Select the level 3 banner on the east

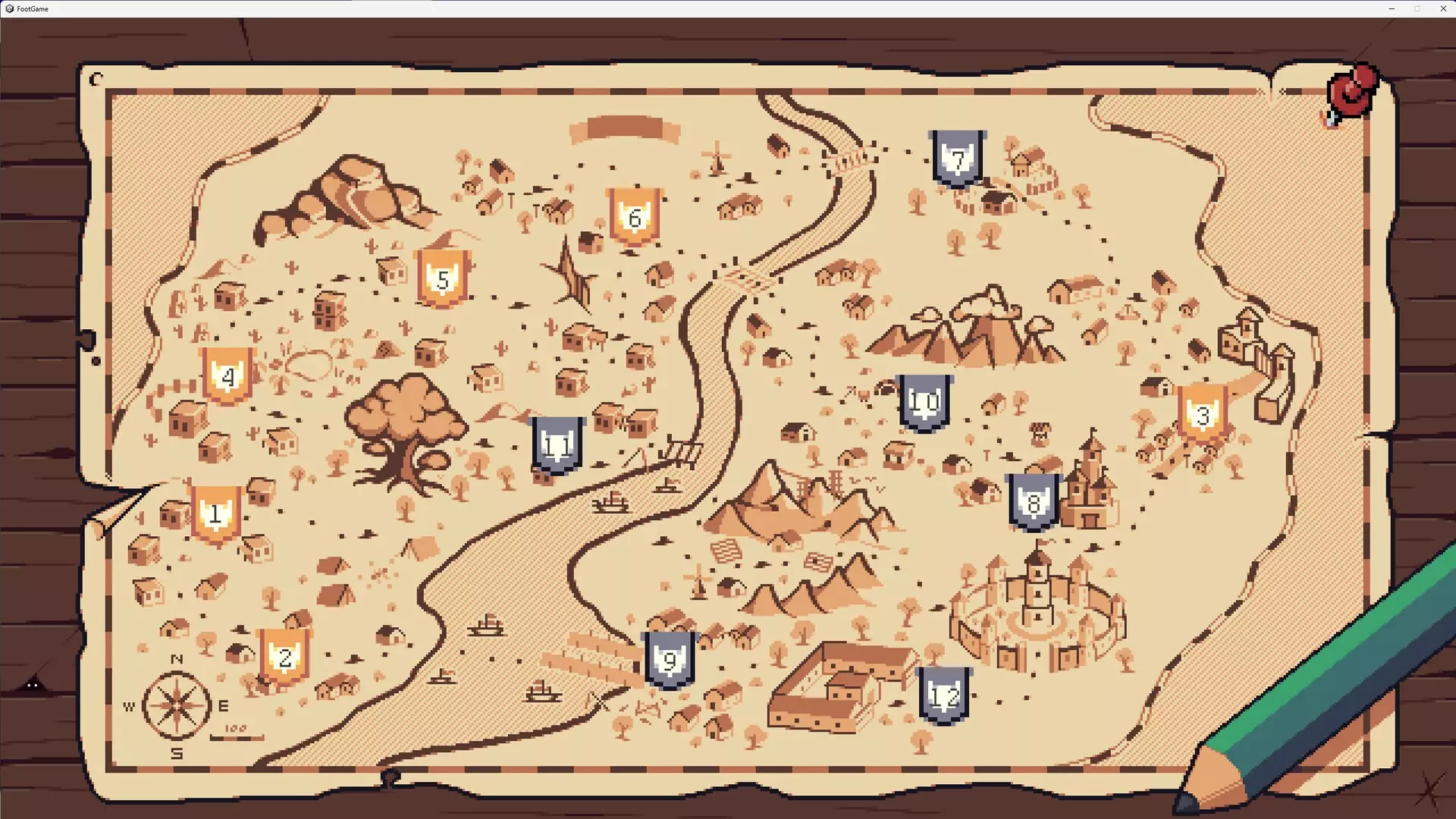pyautogui.click(x=1203, y=416)
